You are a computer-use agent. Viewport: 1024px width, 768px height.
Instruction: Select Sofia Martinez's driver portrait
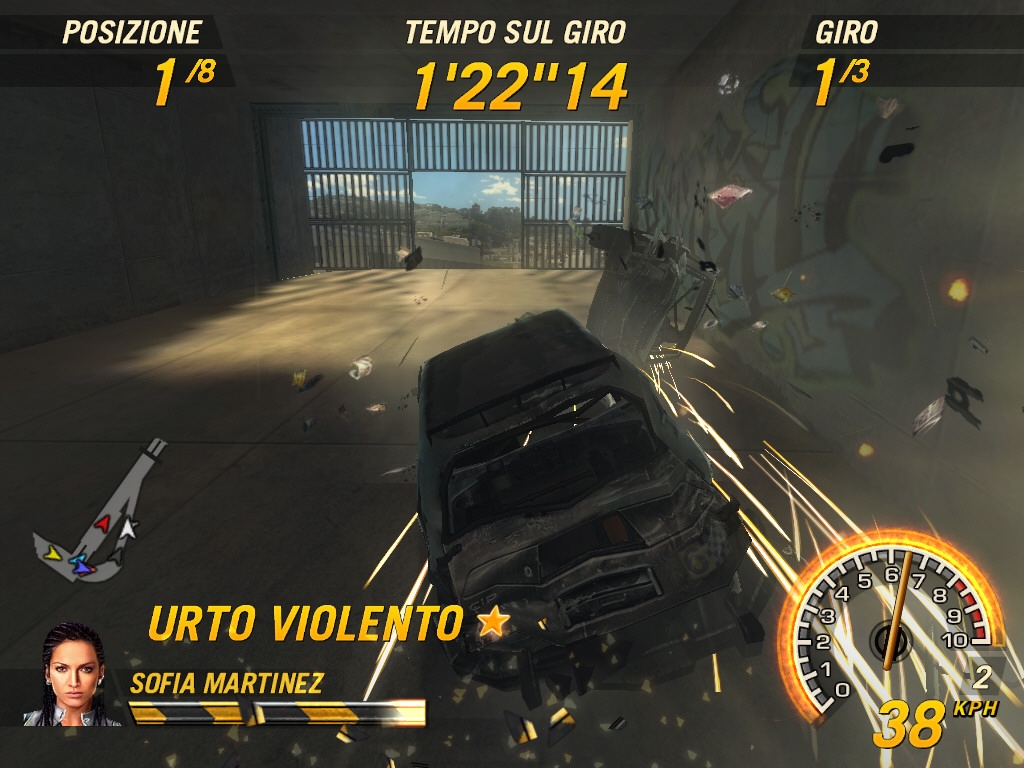pos(72,675)
